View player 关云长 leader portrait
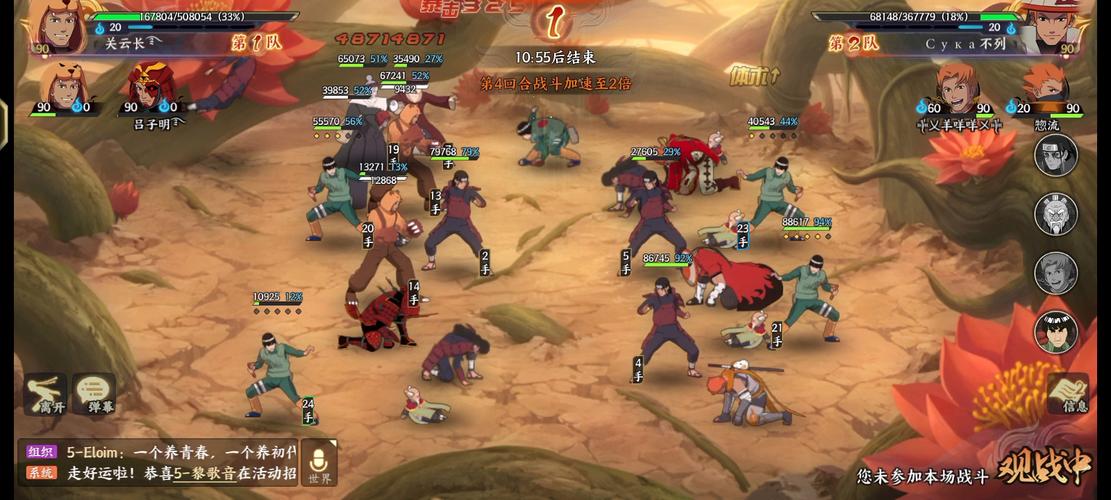 [x=58, y=27]
